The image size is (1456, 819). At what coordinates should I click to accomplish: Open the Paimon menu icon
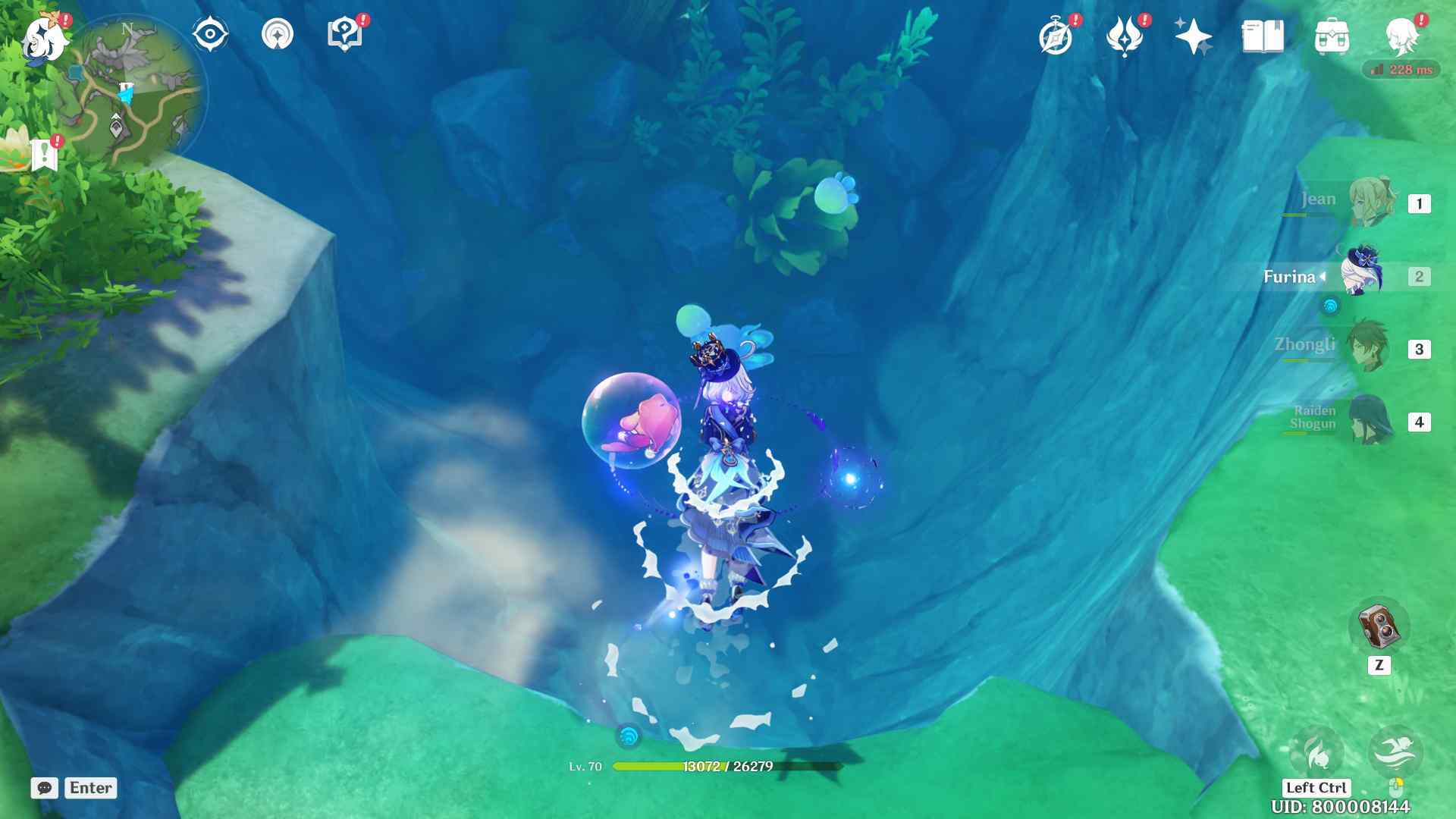44,38
